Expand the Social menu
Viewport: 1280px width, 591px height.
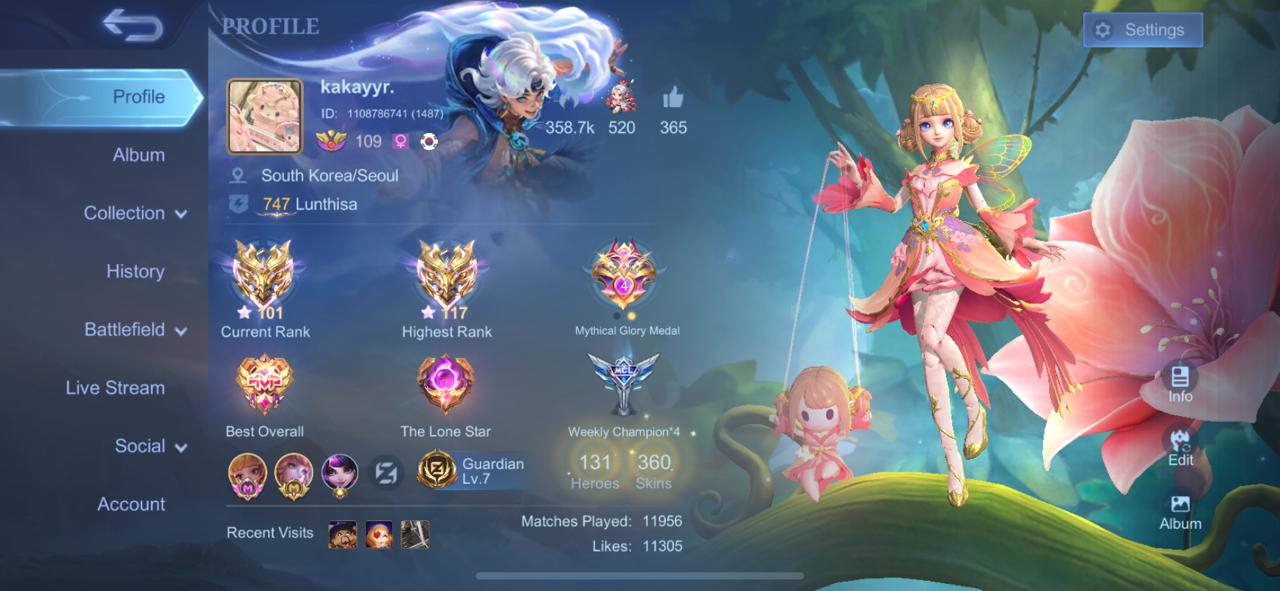tap(150, 446)
